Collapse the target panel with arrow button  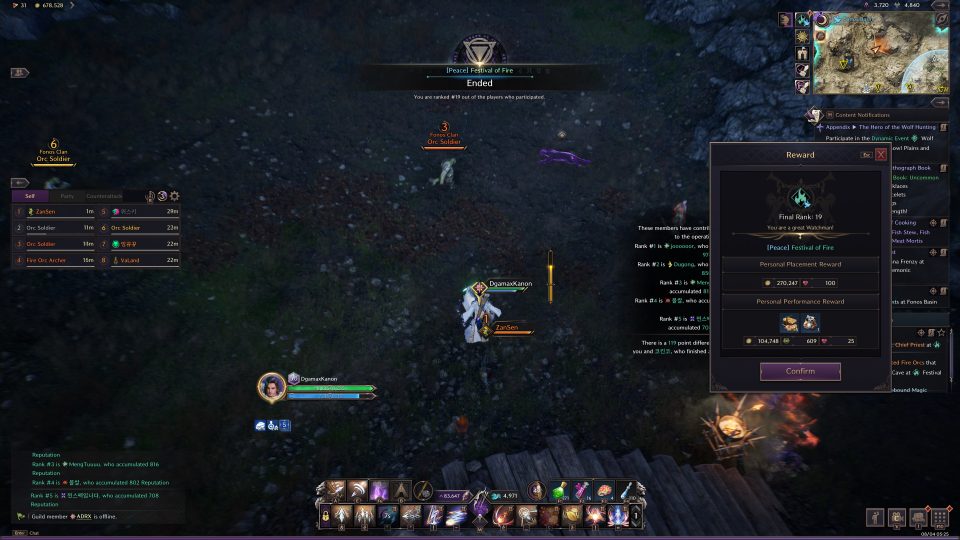pyautogui.click(x=19, y=183)
